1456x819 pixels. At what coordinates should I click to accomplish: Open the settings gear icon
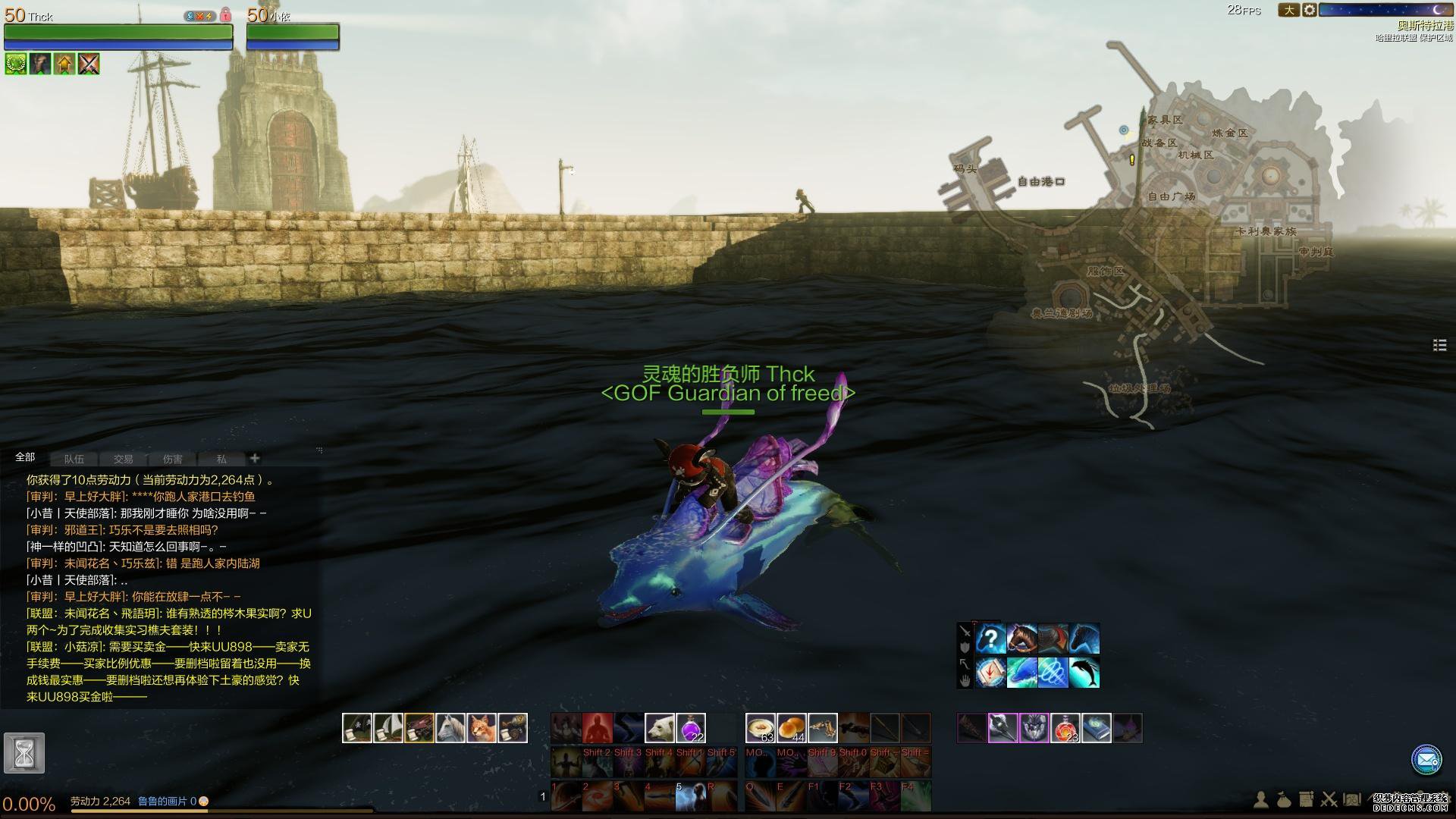tap(1310, 11)
